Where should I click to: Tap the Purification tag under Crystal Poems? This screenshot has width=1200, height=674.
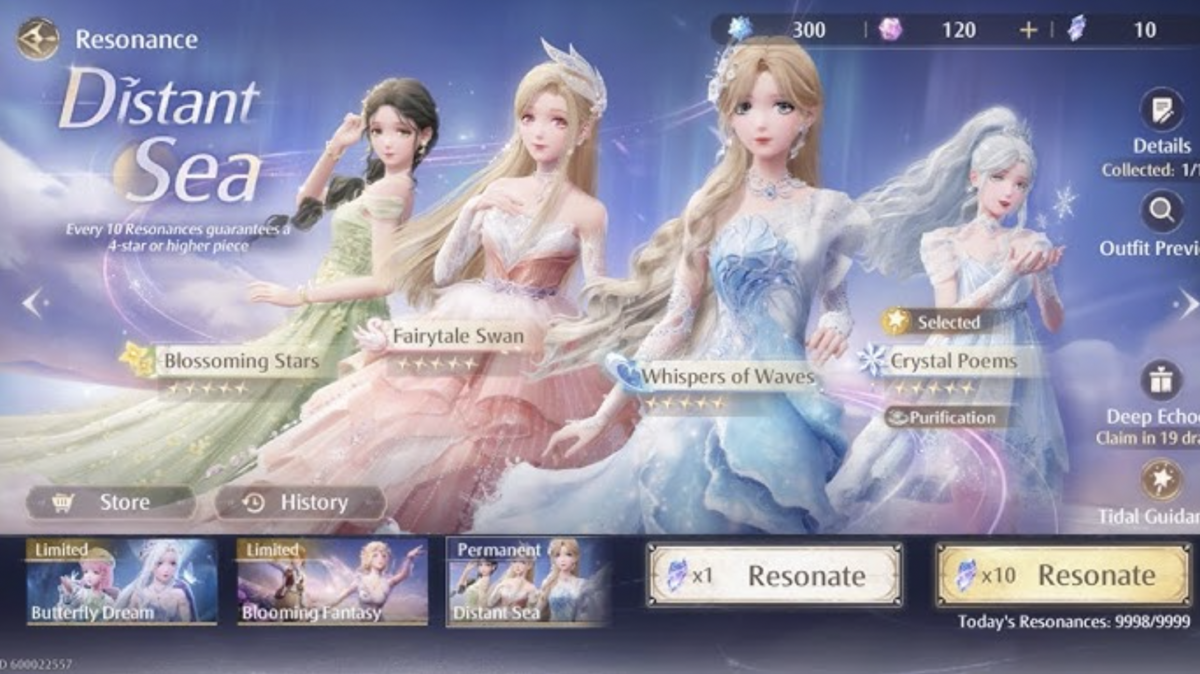click(x=944, y=417)
